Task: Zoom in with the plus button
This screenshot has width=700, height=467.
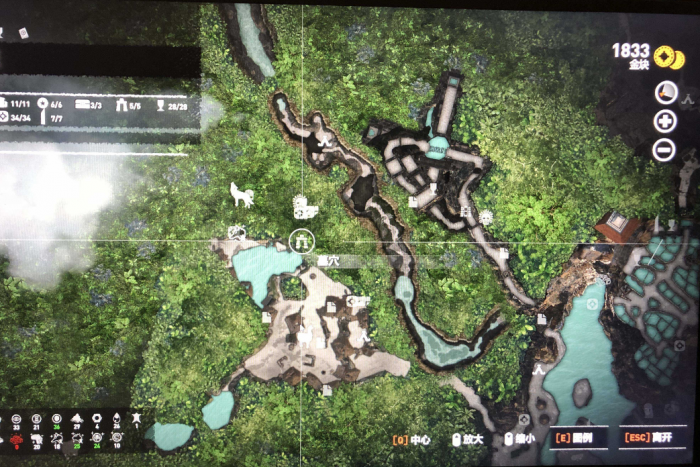Action: (665, 122)
